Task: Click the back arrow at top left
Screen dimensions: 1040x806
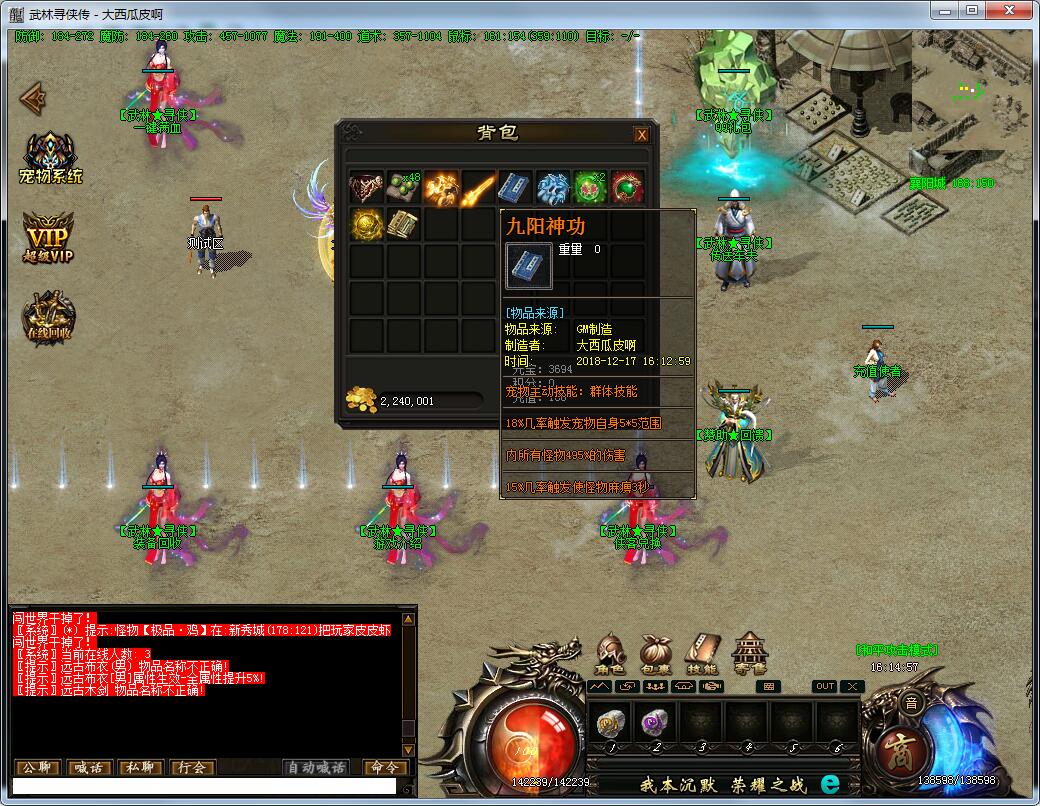Action: [x=33, y=98]
